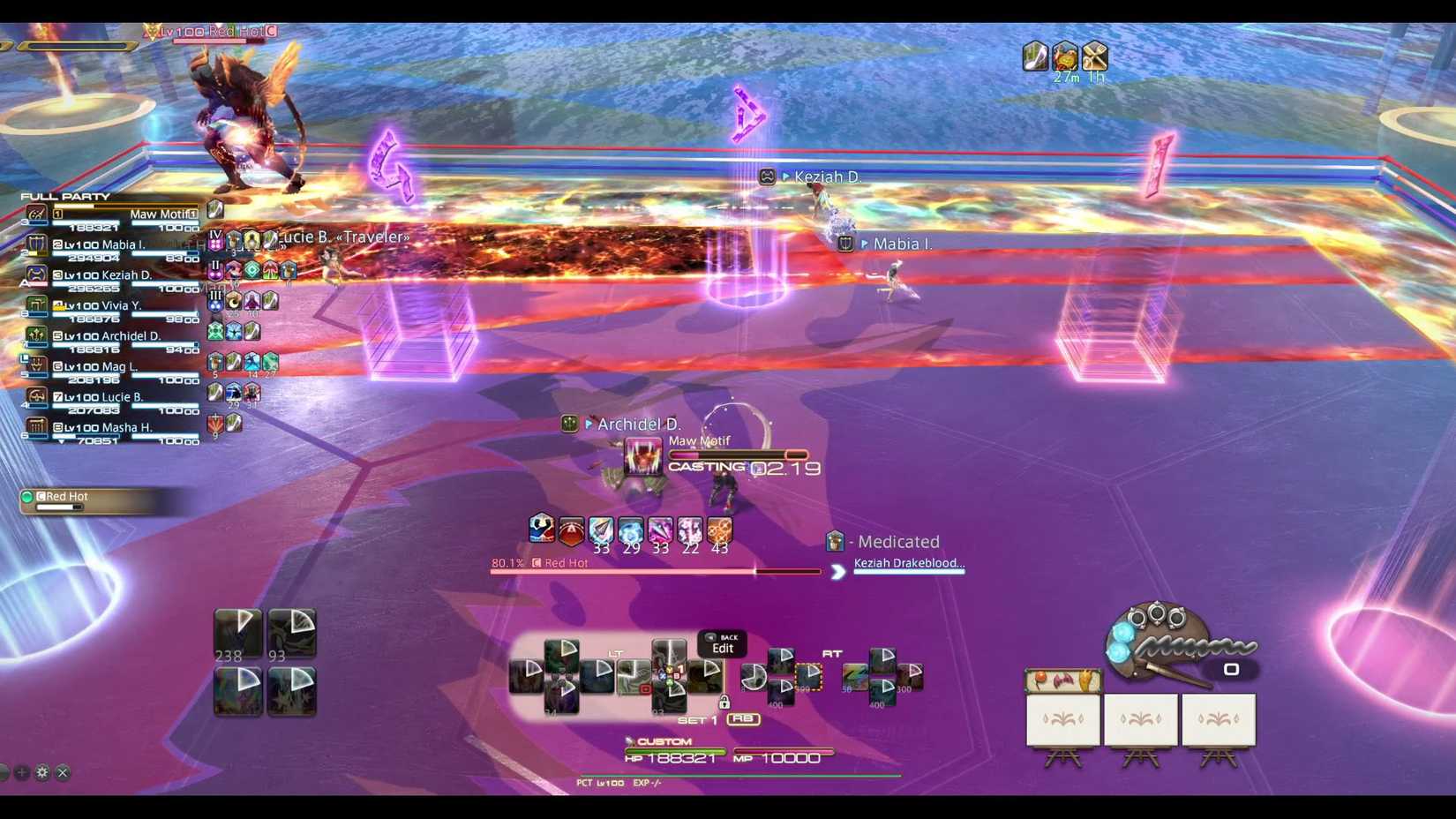Select Mabia I. in the party list
This screenshot has width=1456, height=819.
coord(110,245)
